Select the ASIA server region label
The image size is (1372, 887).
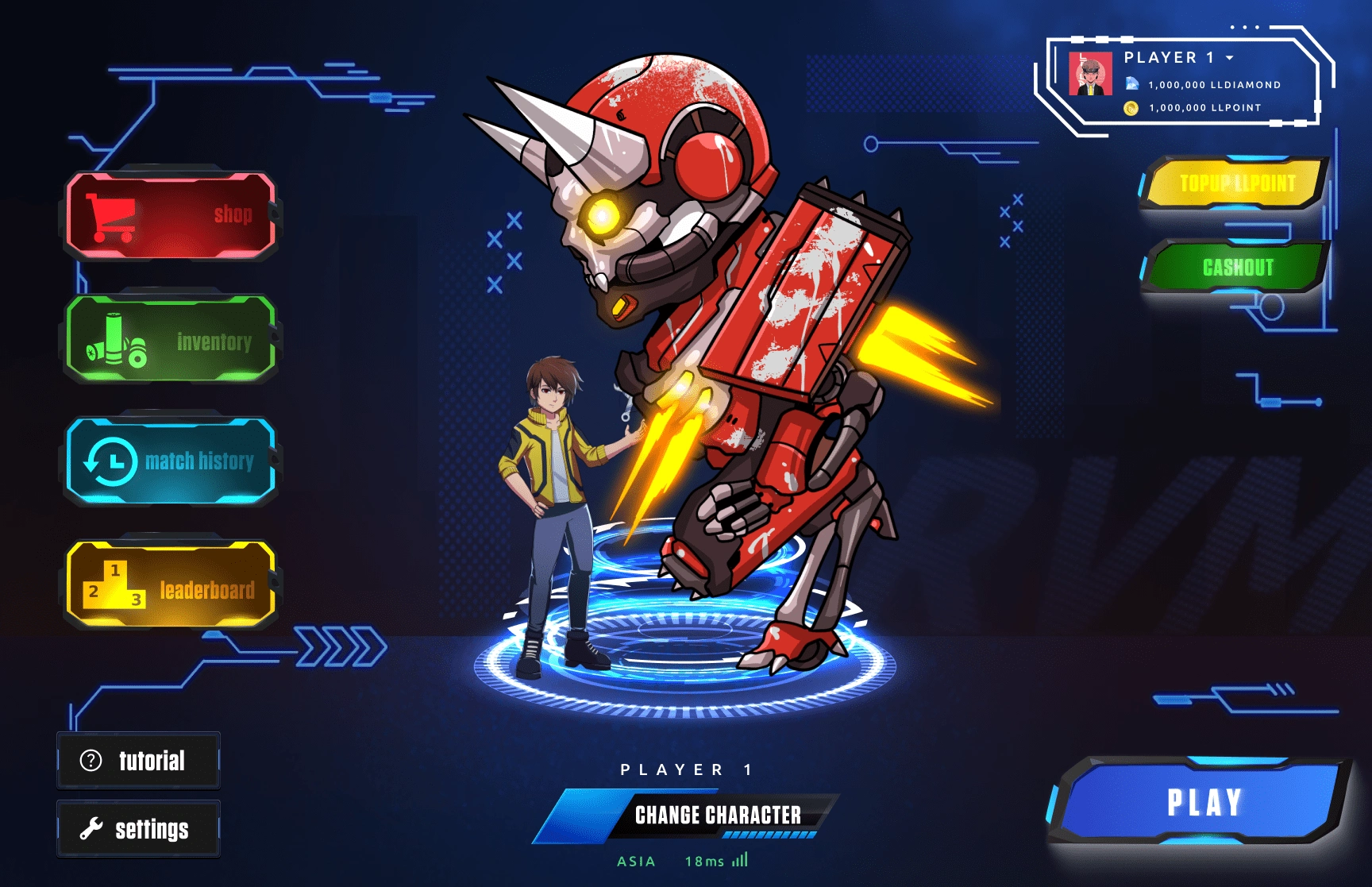[635, 860]
